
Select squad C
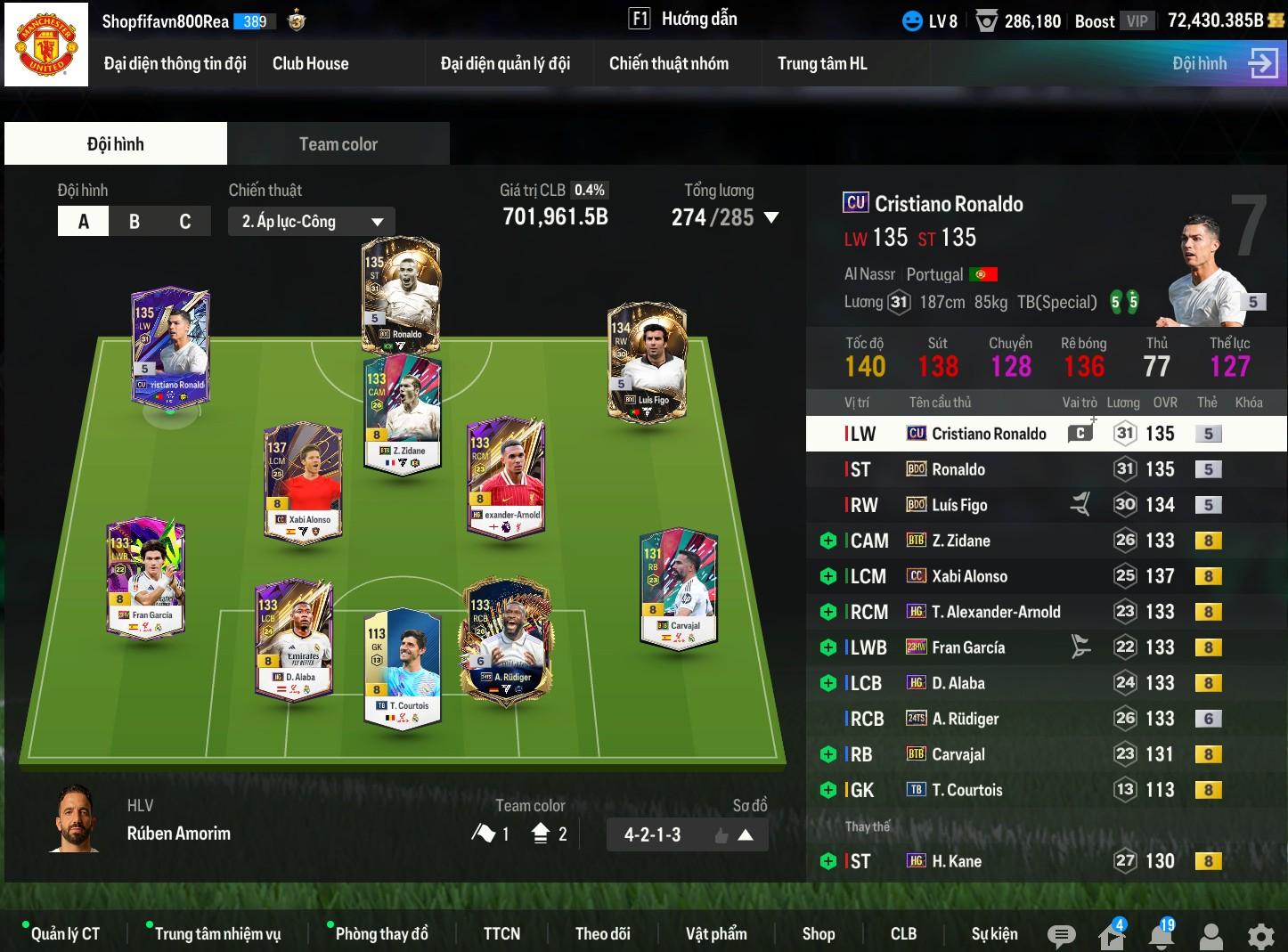(185, 222)
